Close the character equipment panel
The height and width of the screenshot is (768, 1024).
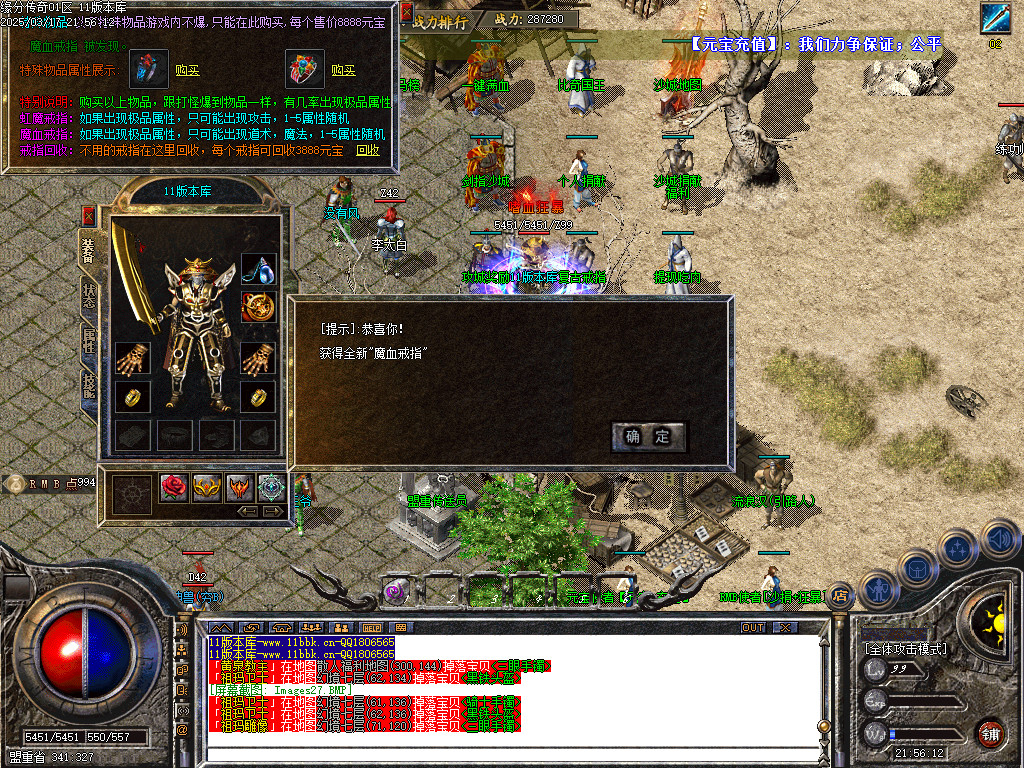(88, 214)
